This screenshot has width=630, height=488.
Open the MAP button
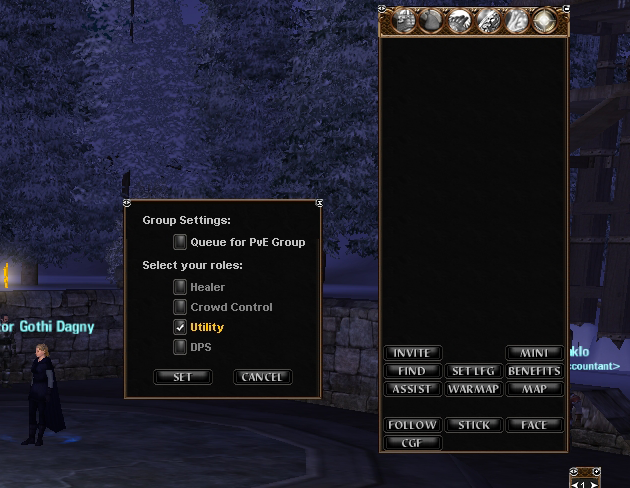pyautogui.click(x=534, y=389)
